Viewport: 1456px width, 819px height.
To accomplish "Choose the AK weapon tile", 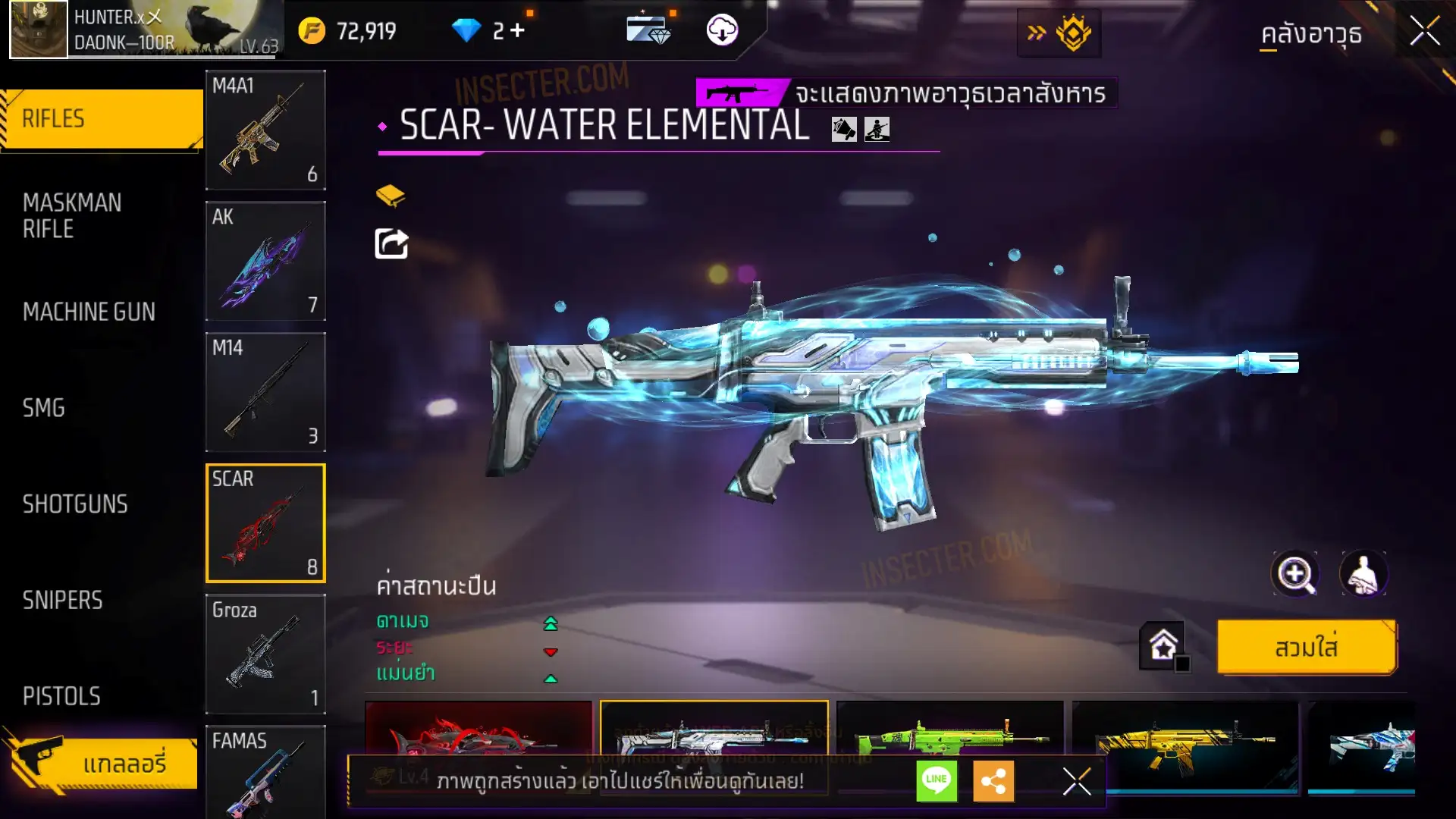I will pos(265,261).
